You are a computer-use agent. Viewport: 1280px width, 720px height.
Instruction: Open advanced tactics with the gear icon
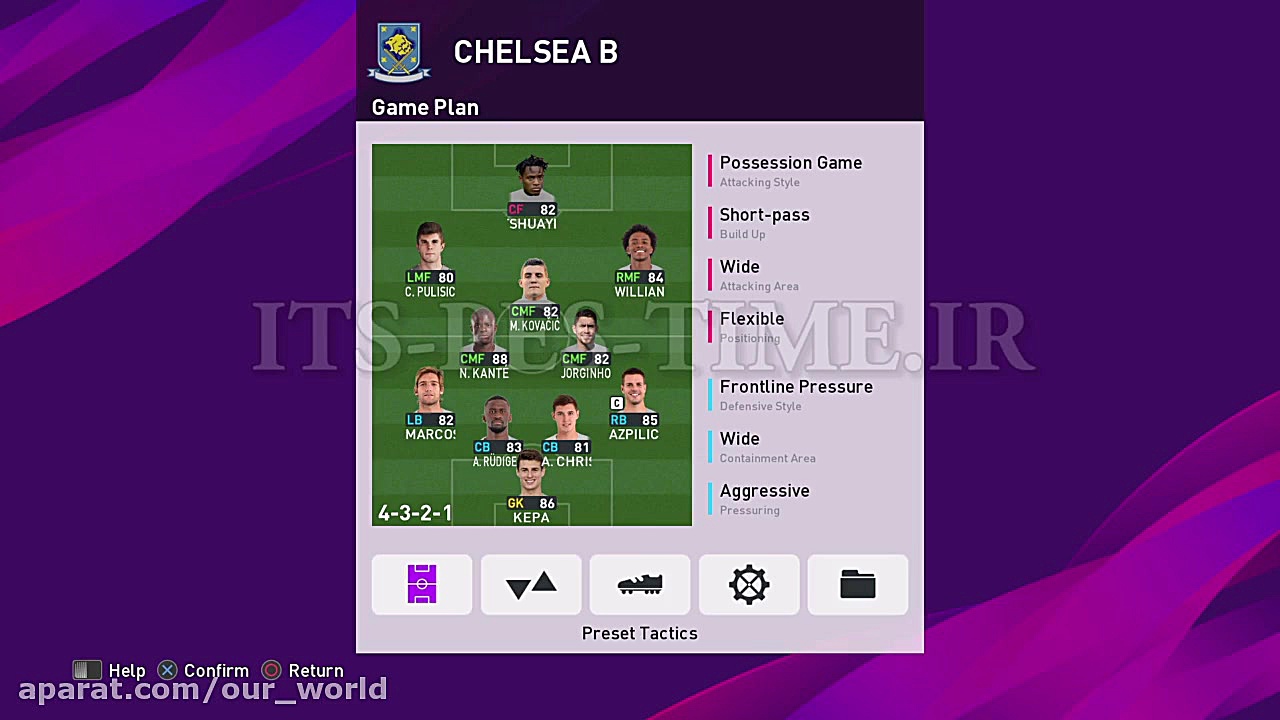[748, 584]
